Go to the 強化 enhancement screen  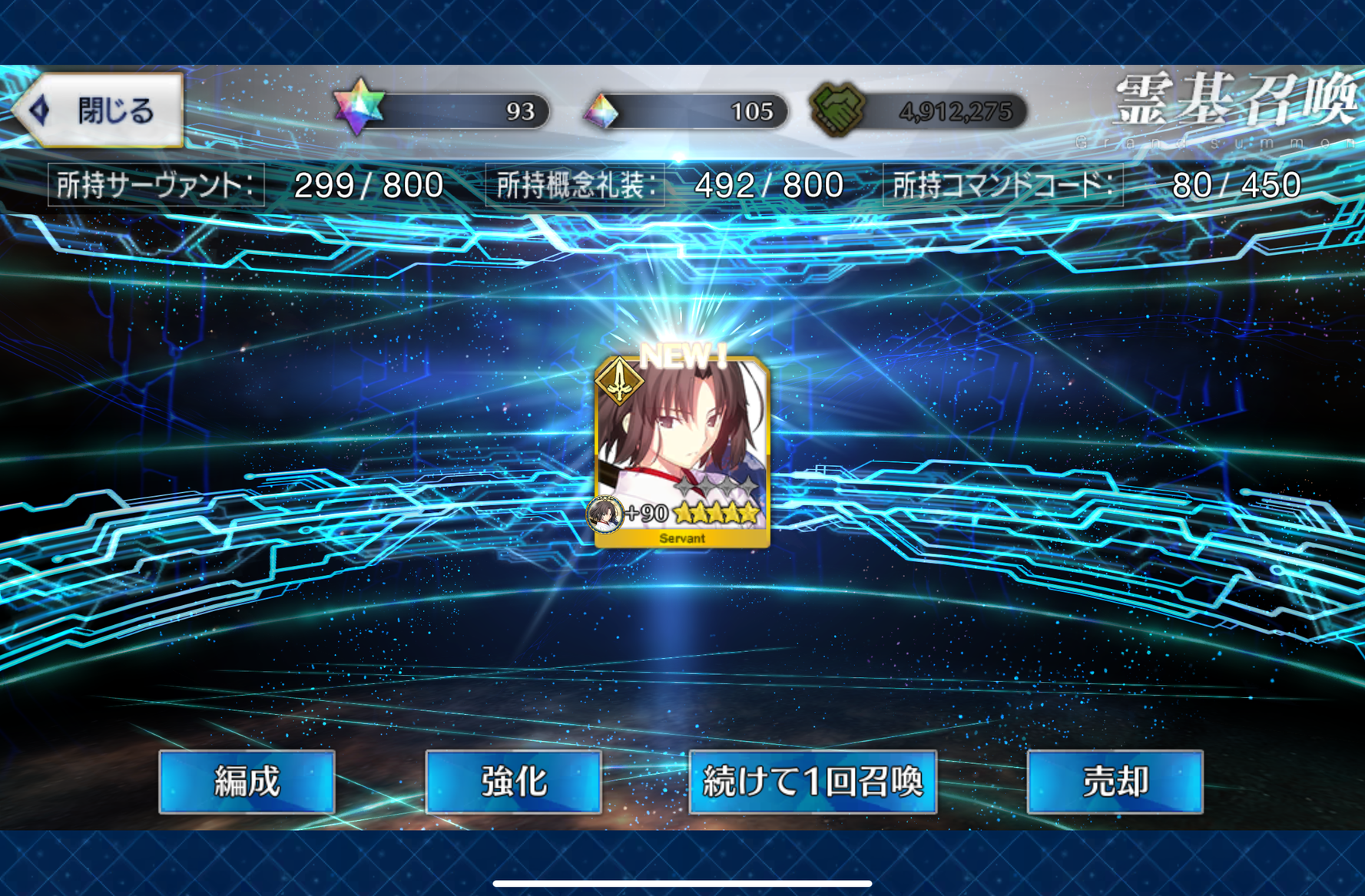(x=513, y=782)
